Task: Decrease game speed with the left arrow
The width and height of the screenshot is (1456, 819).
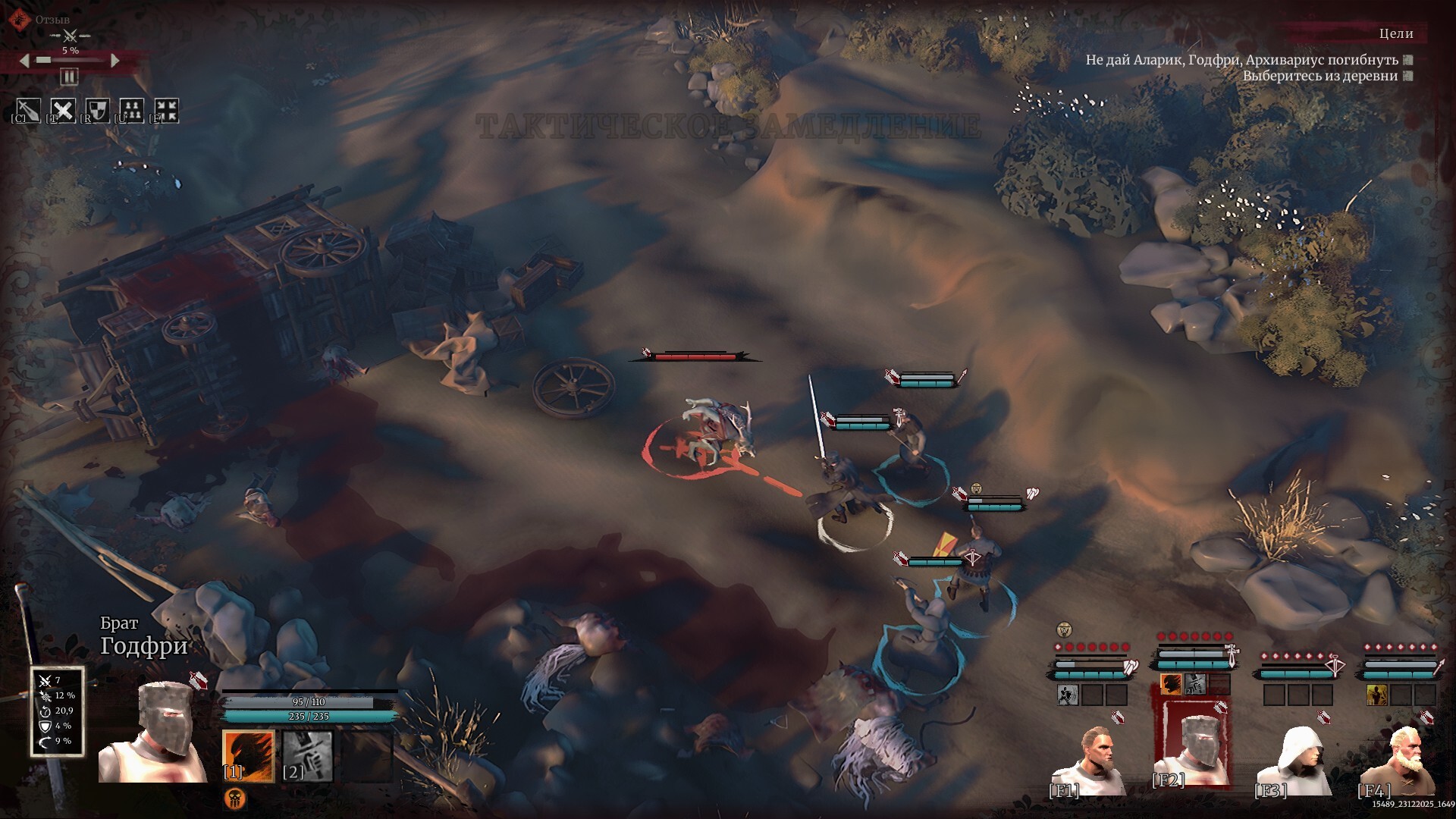Action: pyautogui.click(x=24, y=60)
